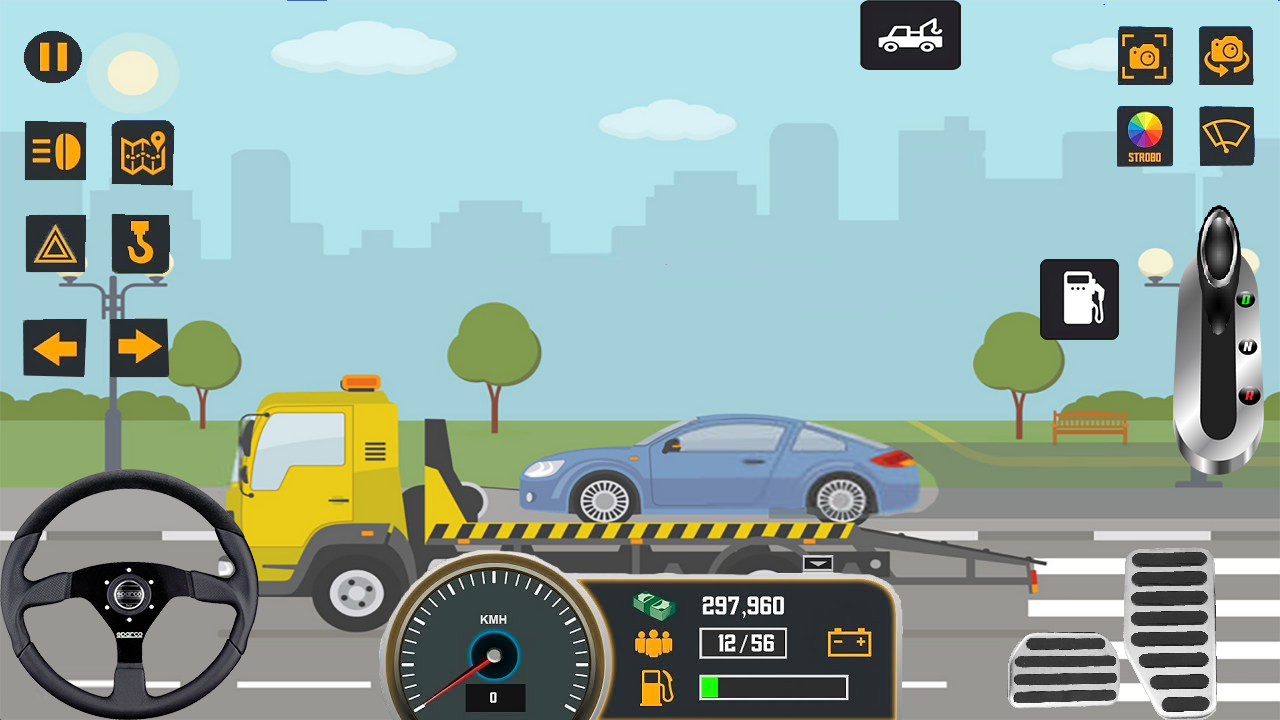
Task: Switch the camera view toggle
Action: pyautogui.click(x=1225, y=57)
